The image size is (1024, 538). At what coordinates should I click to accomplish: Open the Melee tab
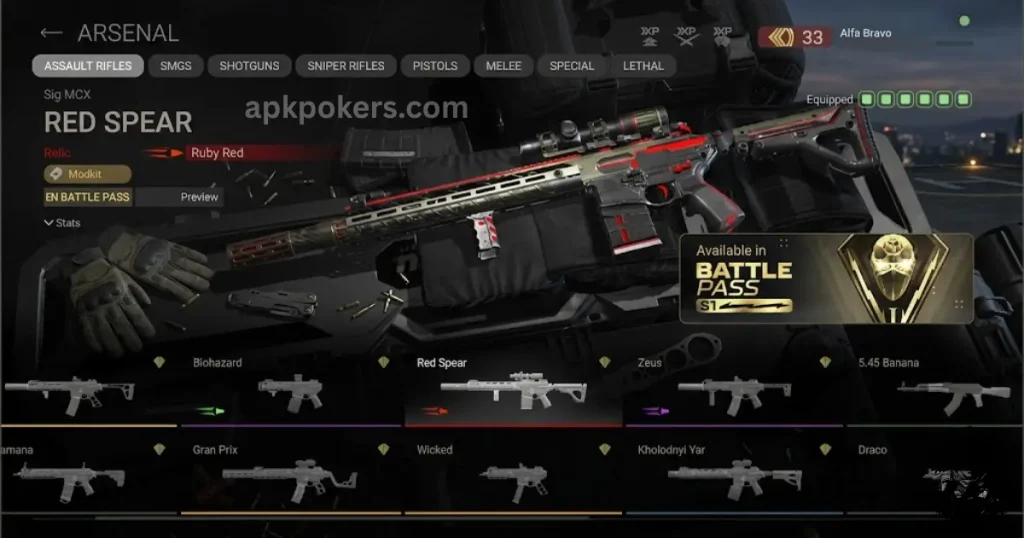coord(503,66)
